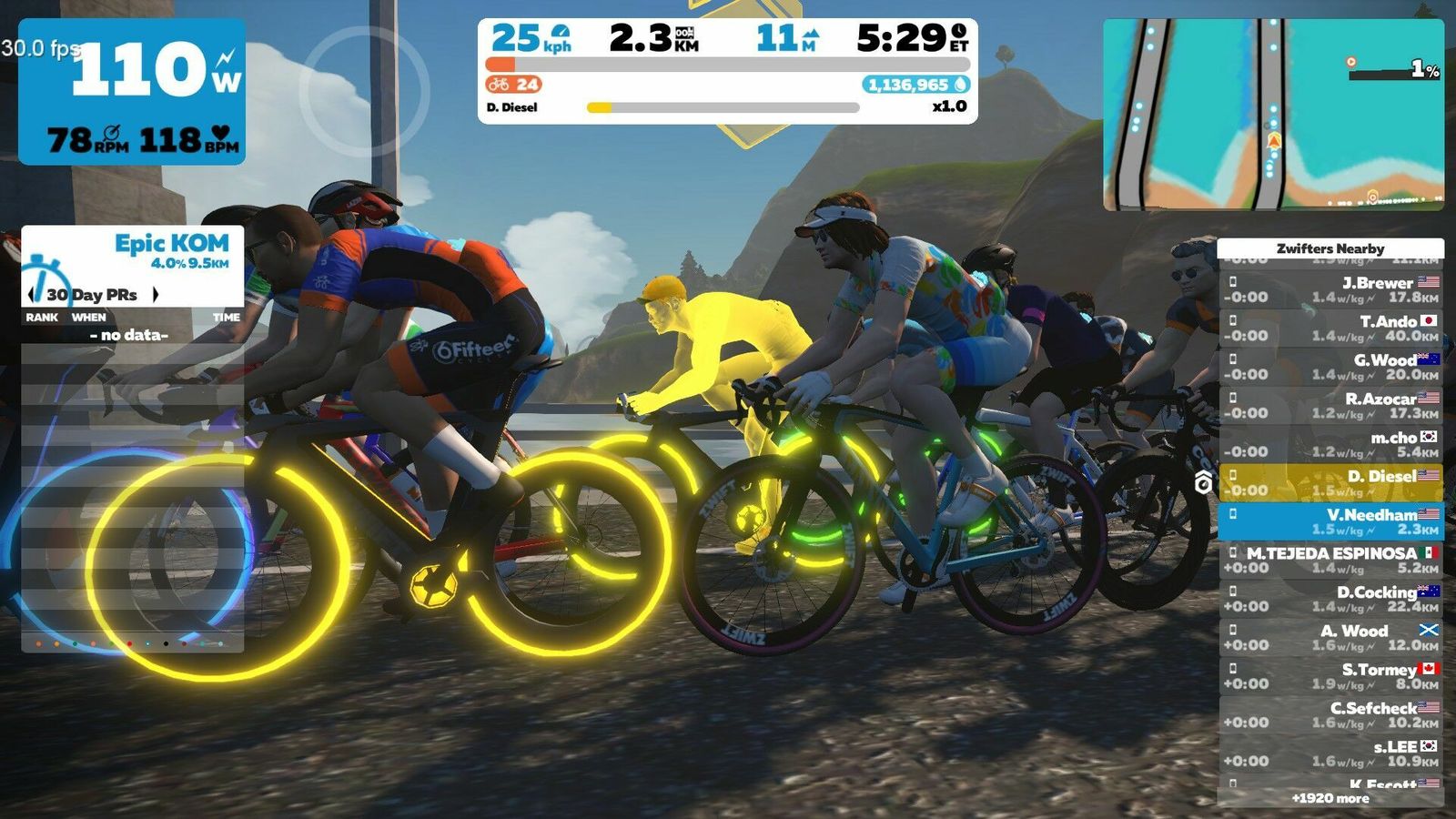Pick s.LEE from the rider list
The width and height of the screenshot is (1456, 819).
coord(1330,753)
